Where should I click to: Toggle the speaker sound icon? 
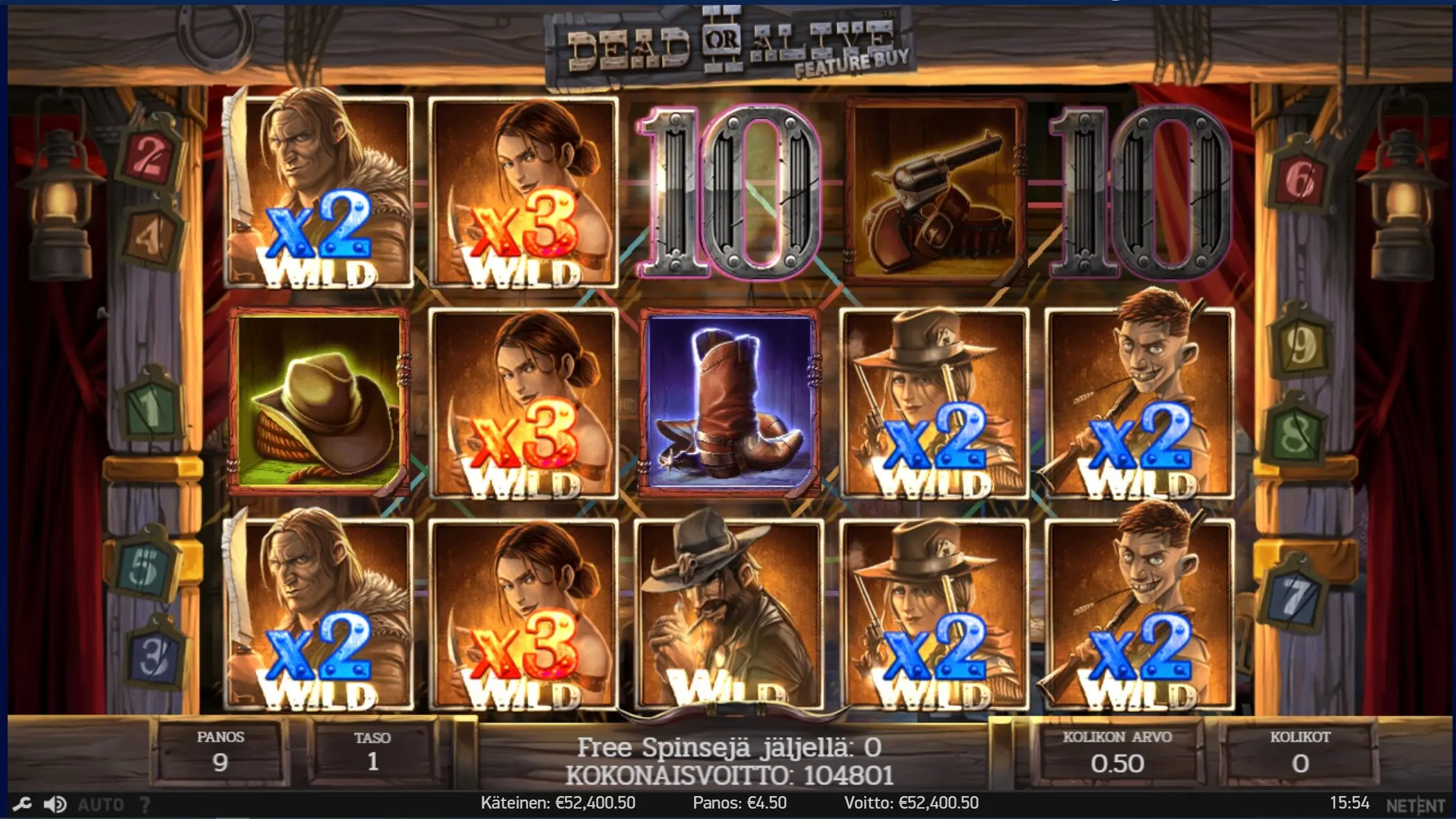55,804
